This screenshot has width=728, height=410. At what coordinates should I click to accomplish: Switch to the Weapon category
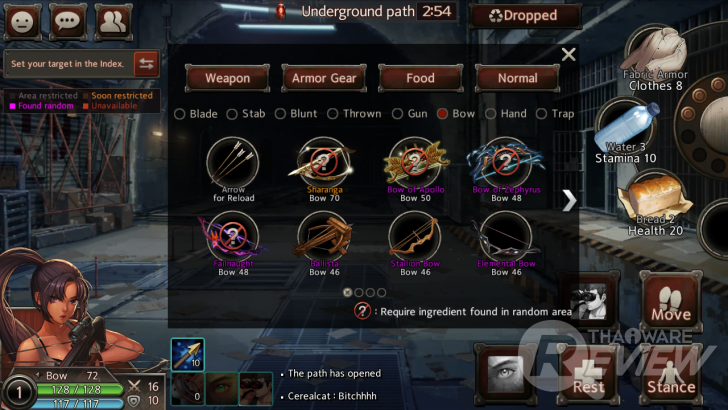[x=227, y=78]
